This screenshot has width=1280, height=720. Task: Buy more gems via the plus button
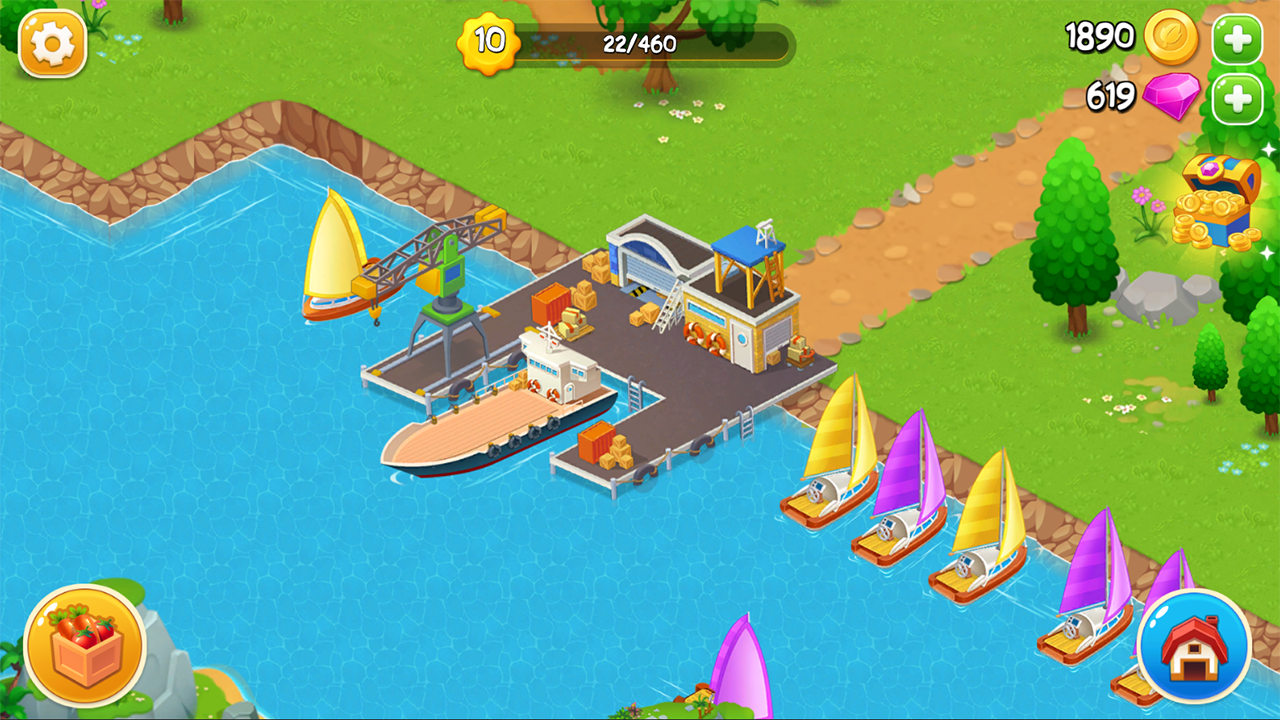coord(1237,98)
